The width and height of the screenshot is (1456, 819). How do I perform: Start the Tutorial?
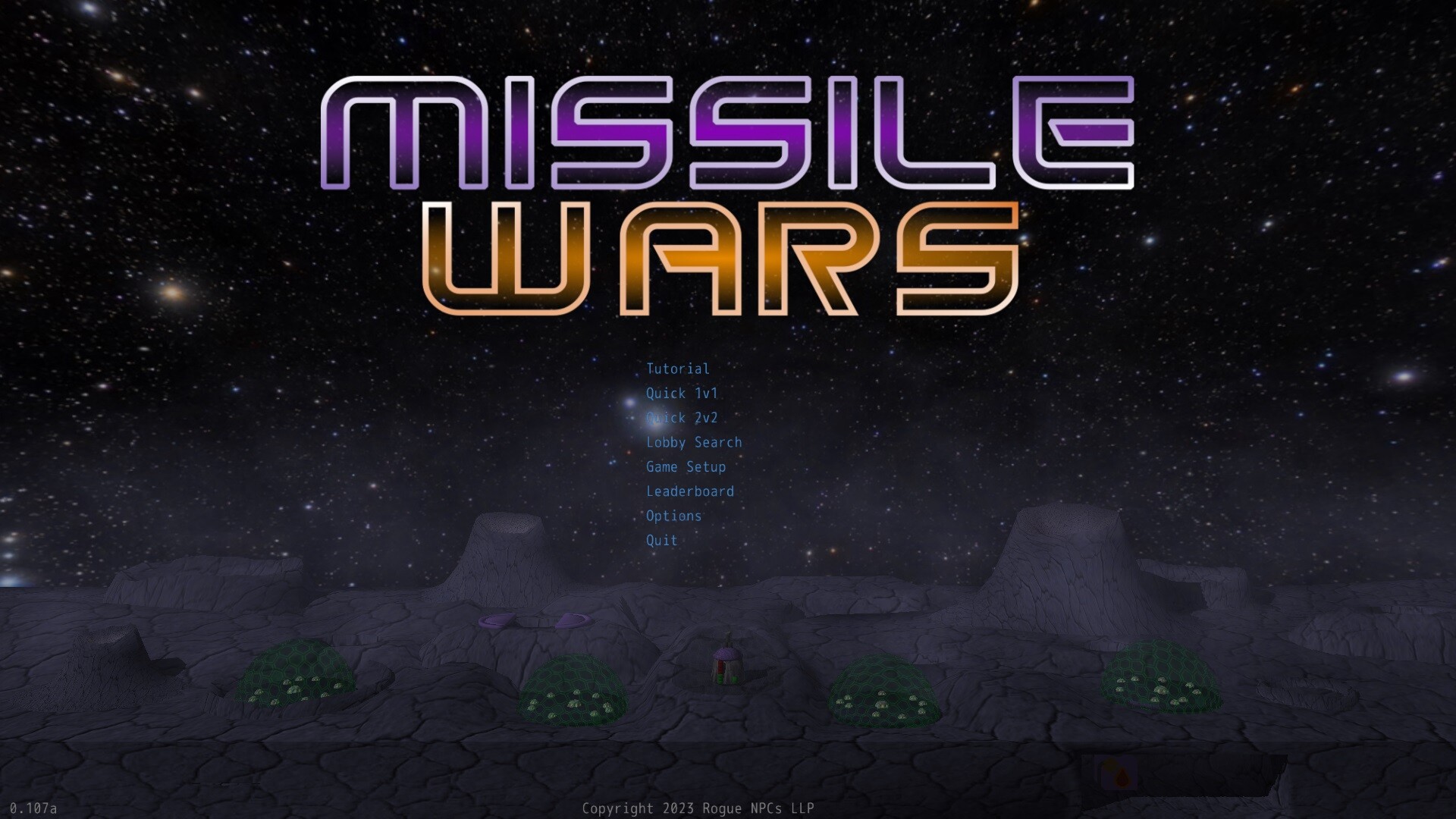676,369
